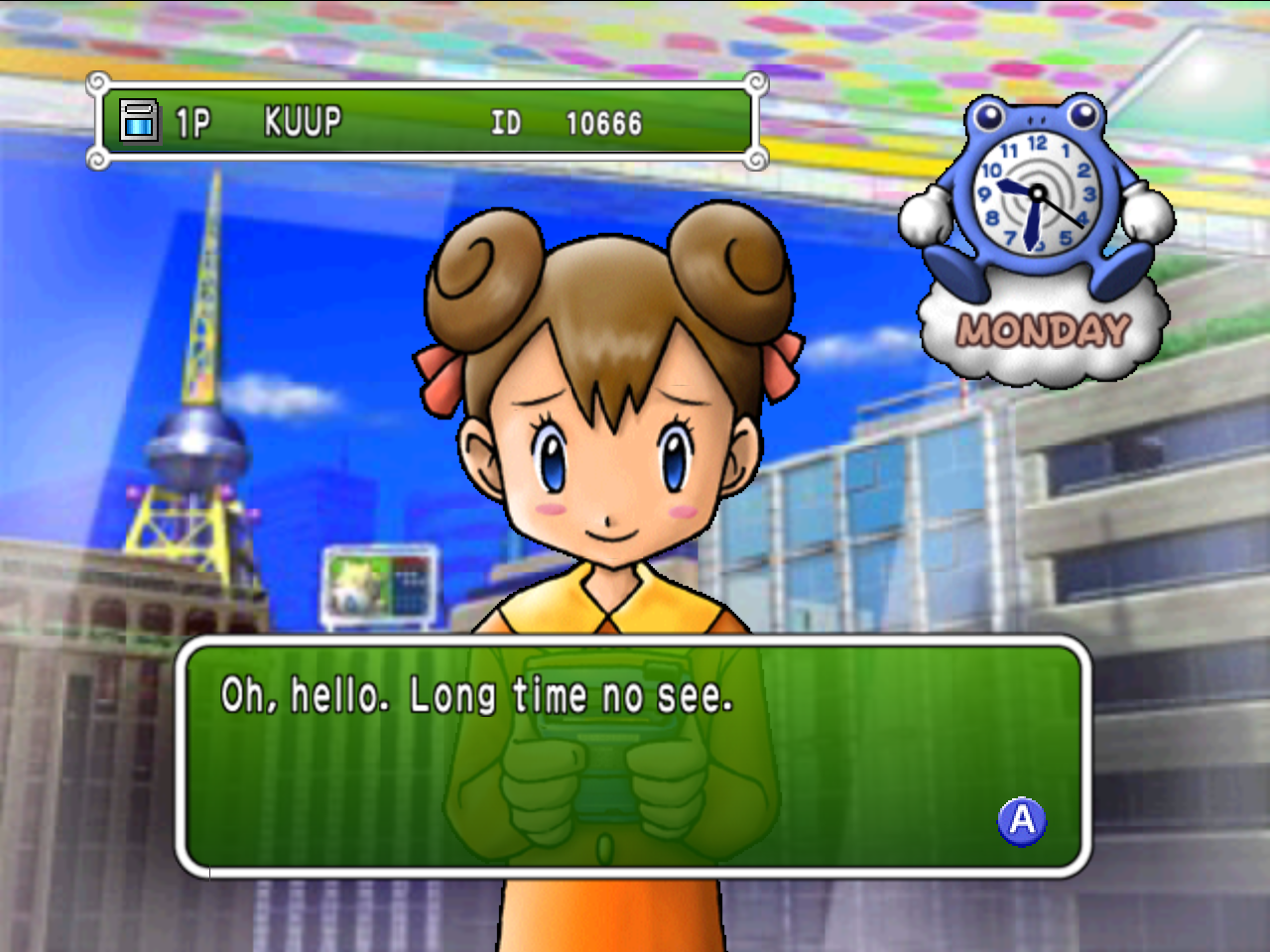1270x952 pixels.
Task: Click the green dialogue box to continue
Action: [633, 758]
